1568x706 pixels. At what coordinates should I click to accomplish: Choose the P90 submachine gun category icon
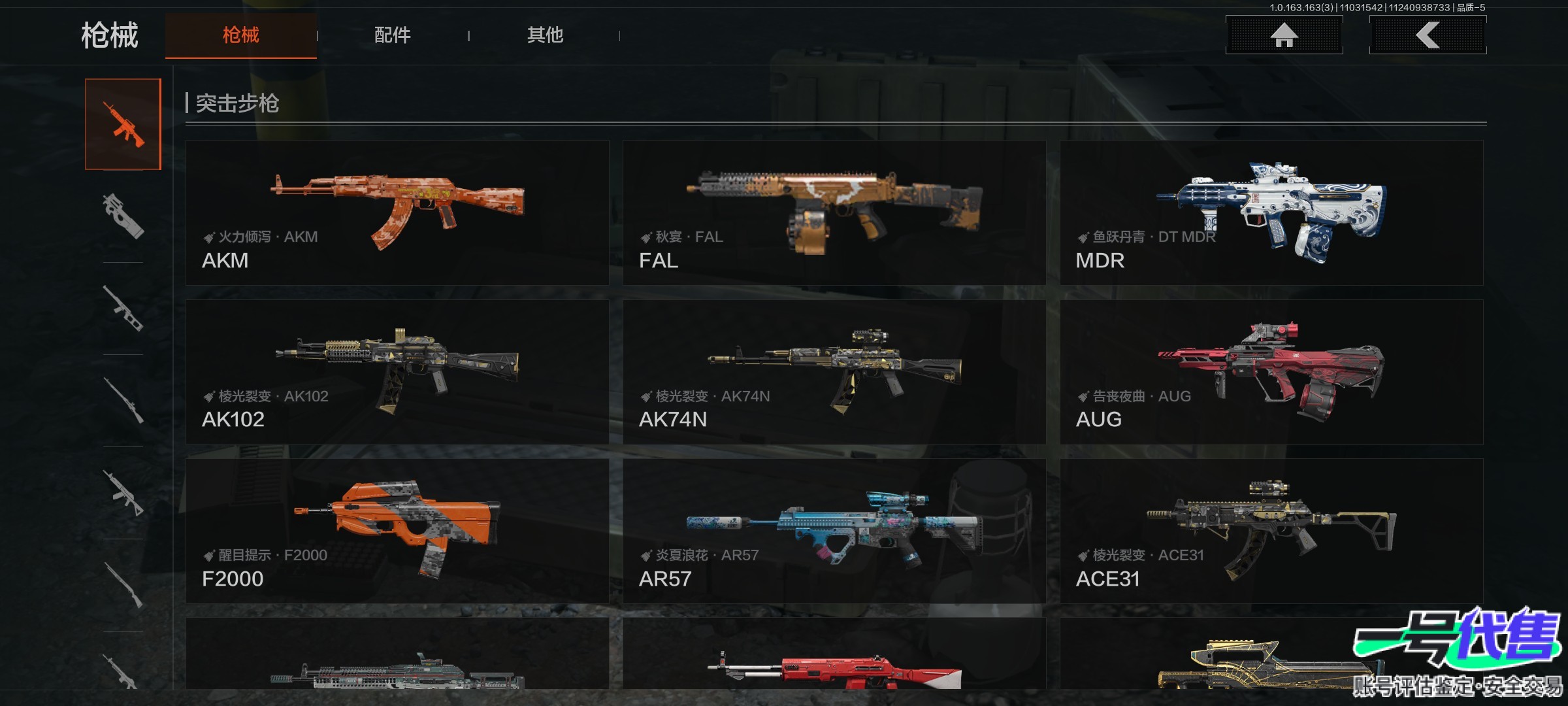[123, 216]
